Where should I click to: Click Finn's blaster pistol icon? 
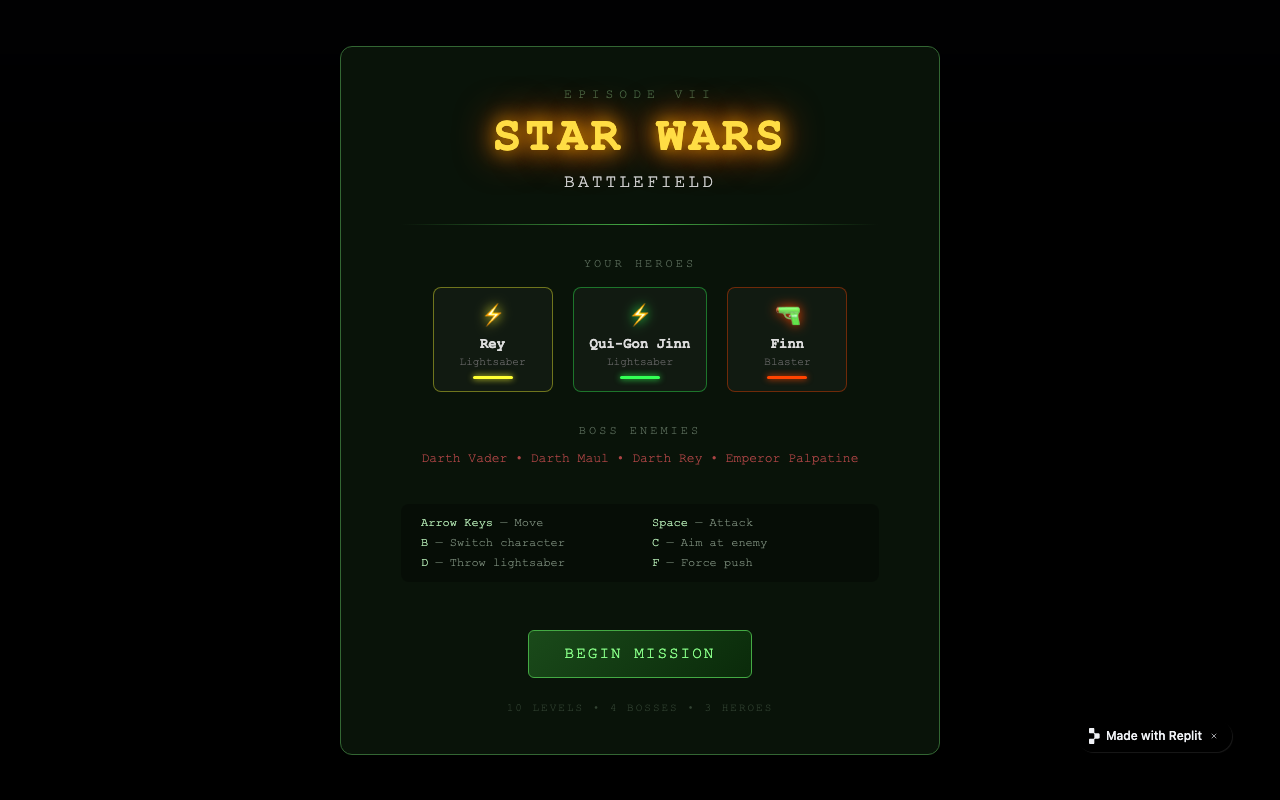787,313
